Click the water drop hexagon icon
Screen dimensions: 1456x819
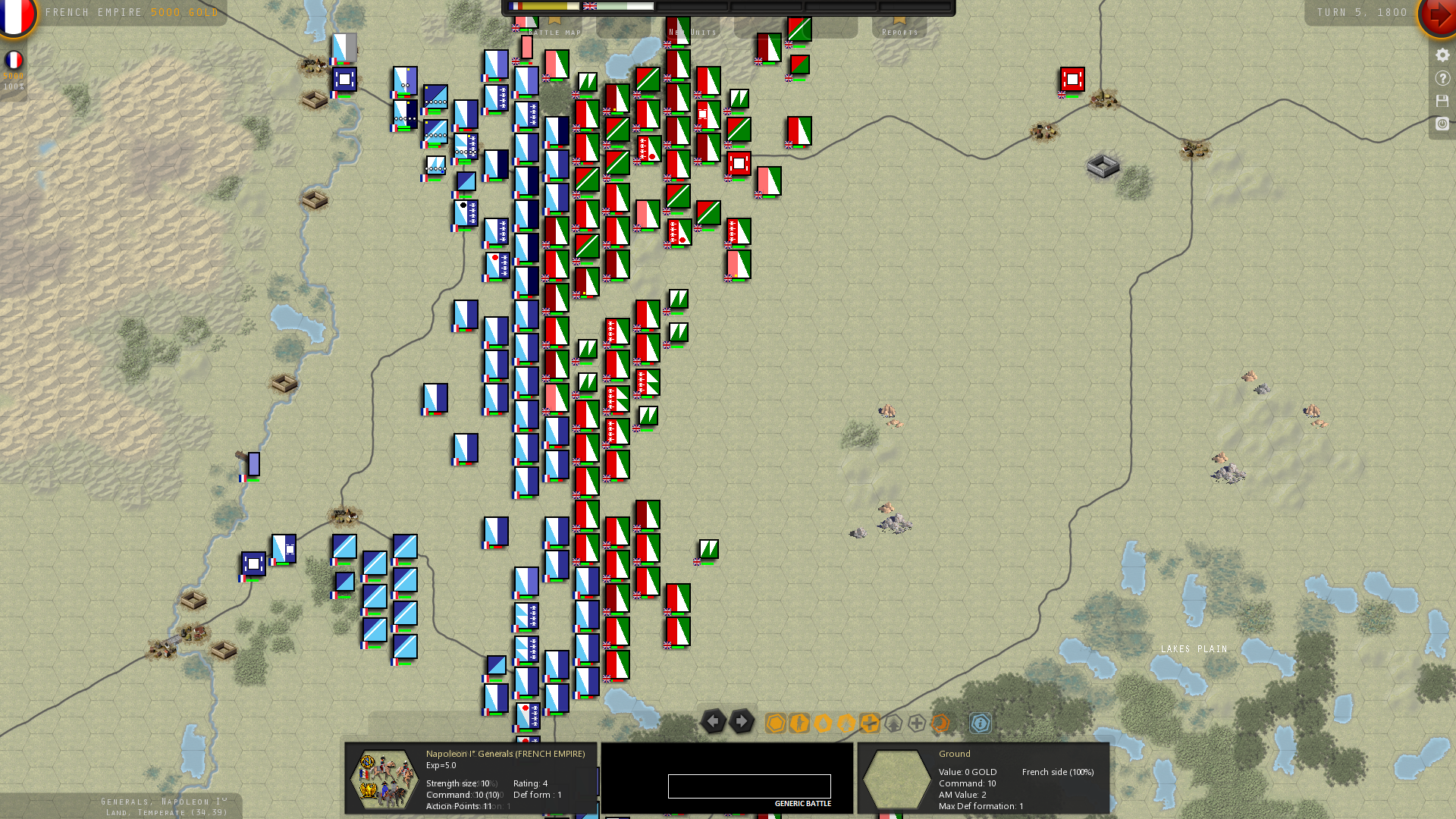(x=822, y=723)
